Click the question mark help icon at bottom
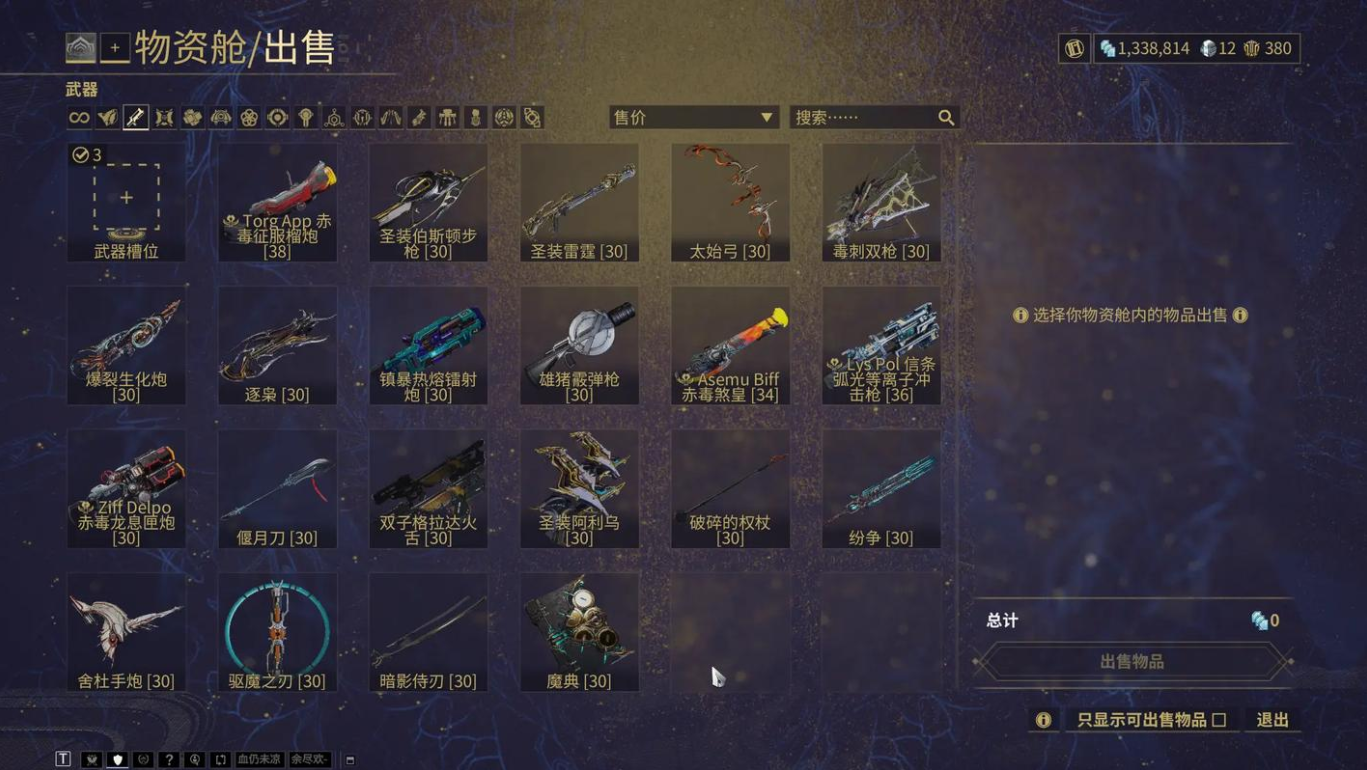The image size is (1367, 770). coord(168,758)
